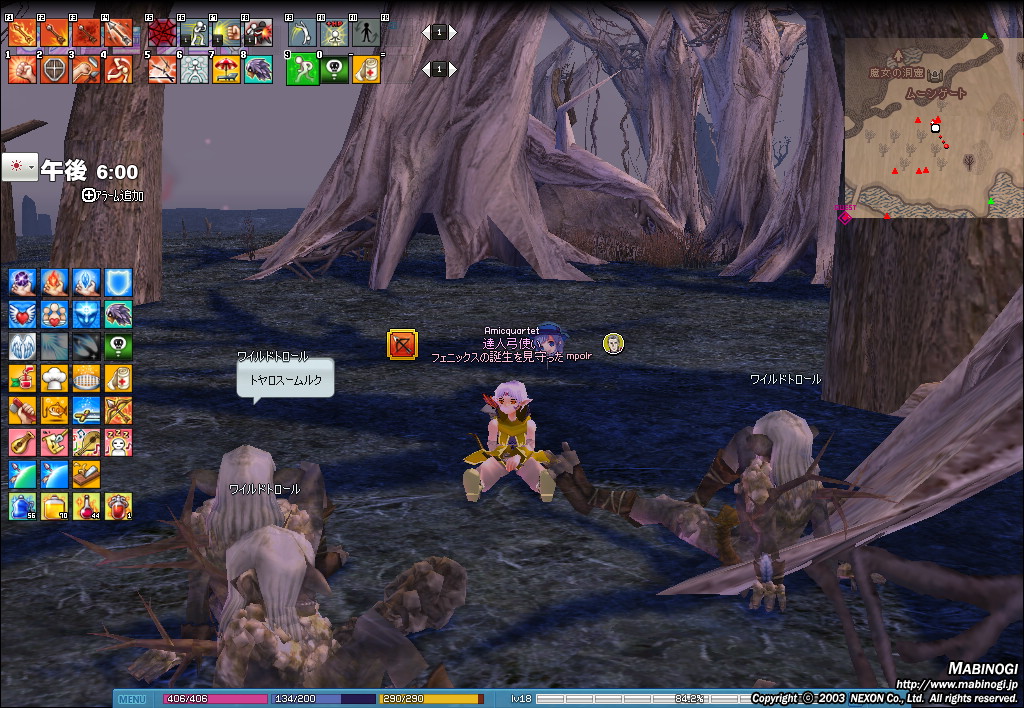Activate the round shield defense skill in slot 2
Screen dimensions: 1024x708
(x=54, y=69)
